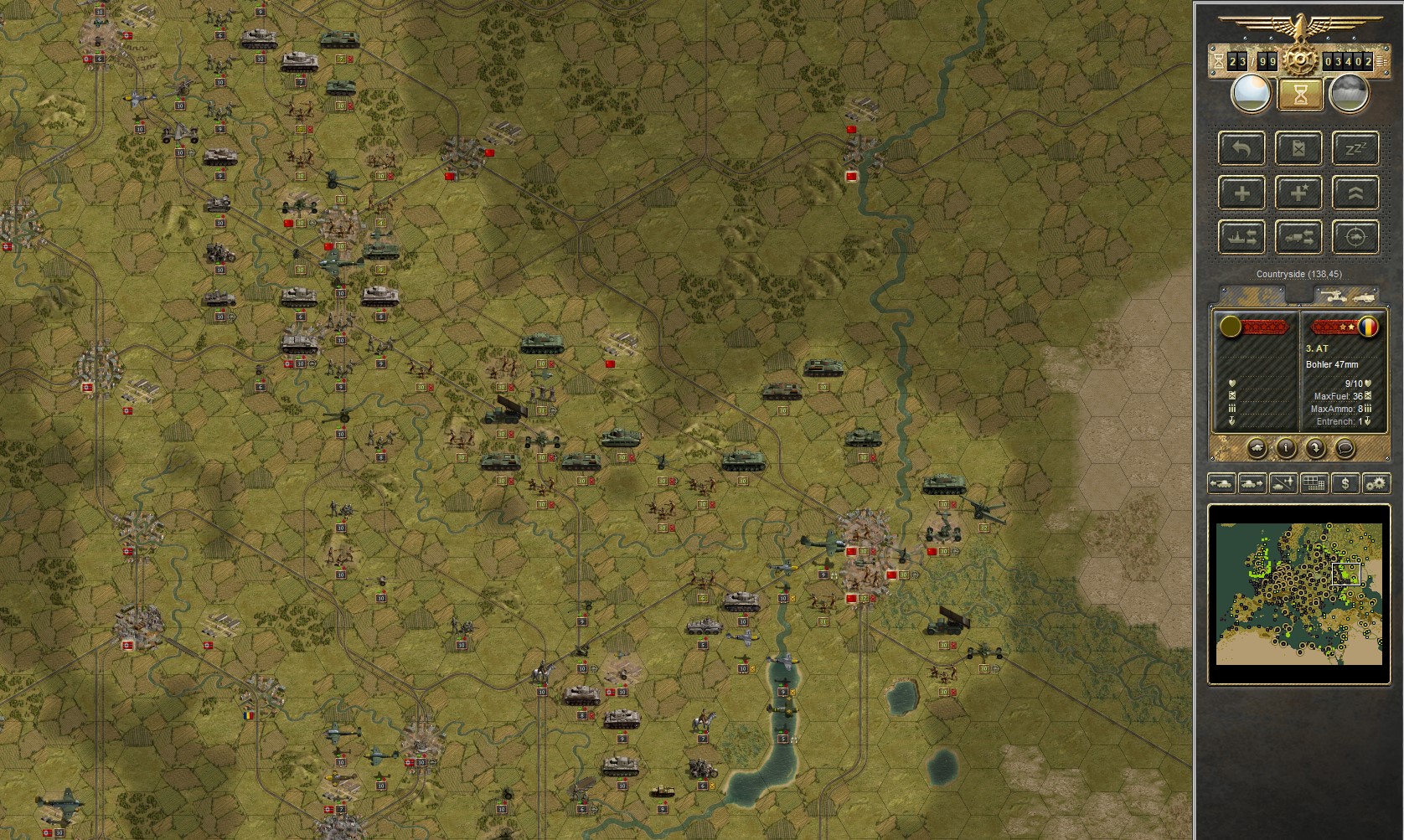Click the embark sea transport icon

1241,238
